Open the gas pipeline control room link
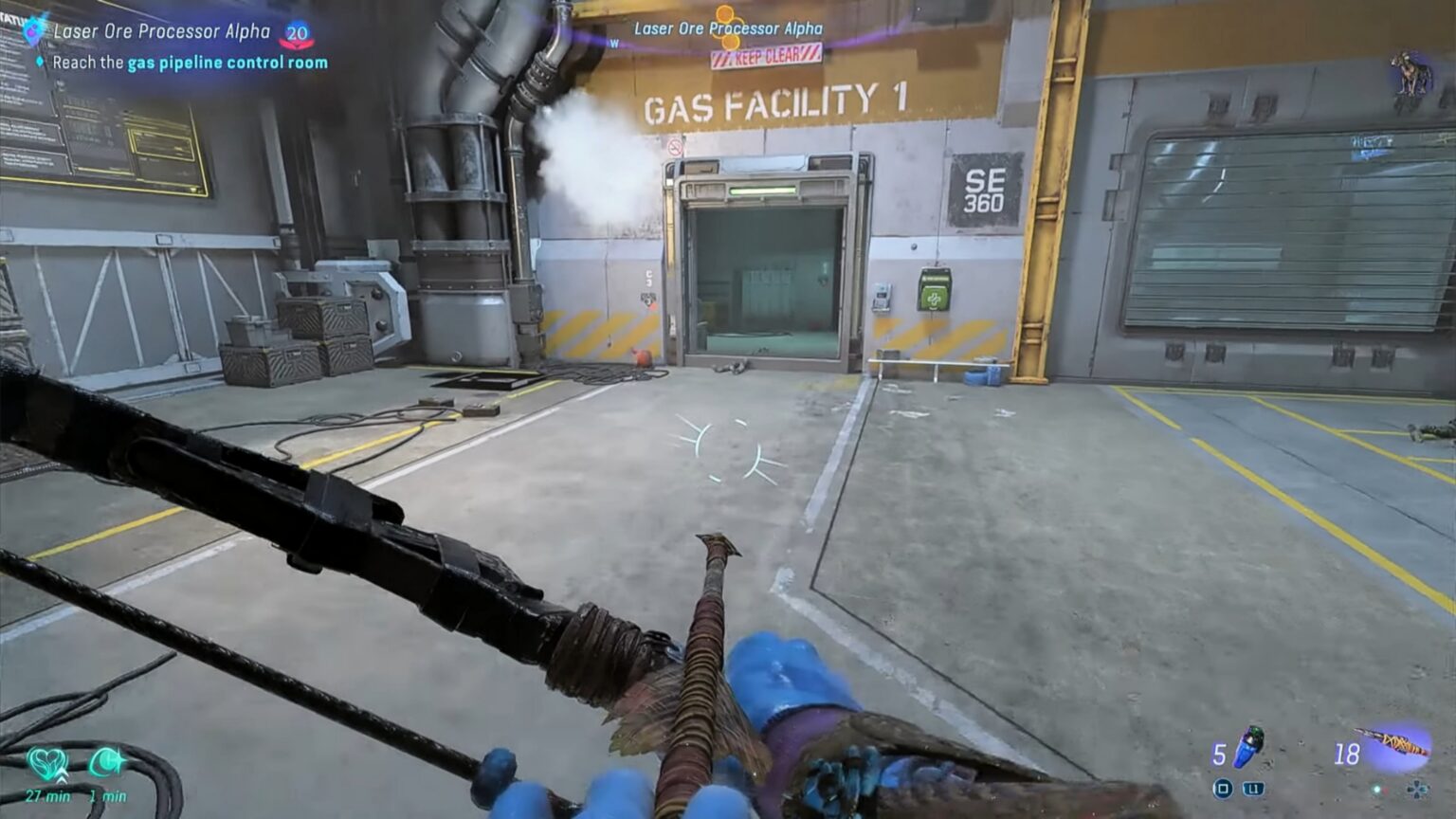This screenshot has width=1456, height=819. (x=228, y=62)
